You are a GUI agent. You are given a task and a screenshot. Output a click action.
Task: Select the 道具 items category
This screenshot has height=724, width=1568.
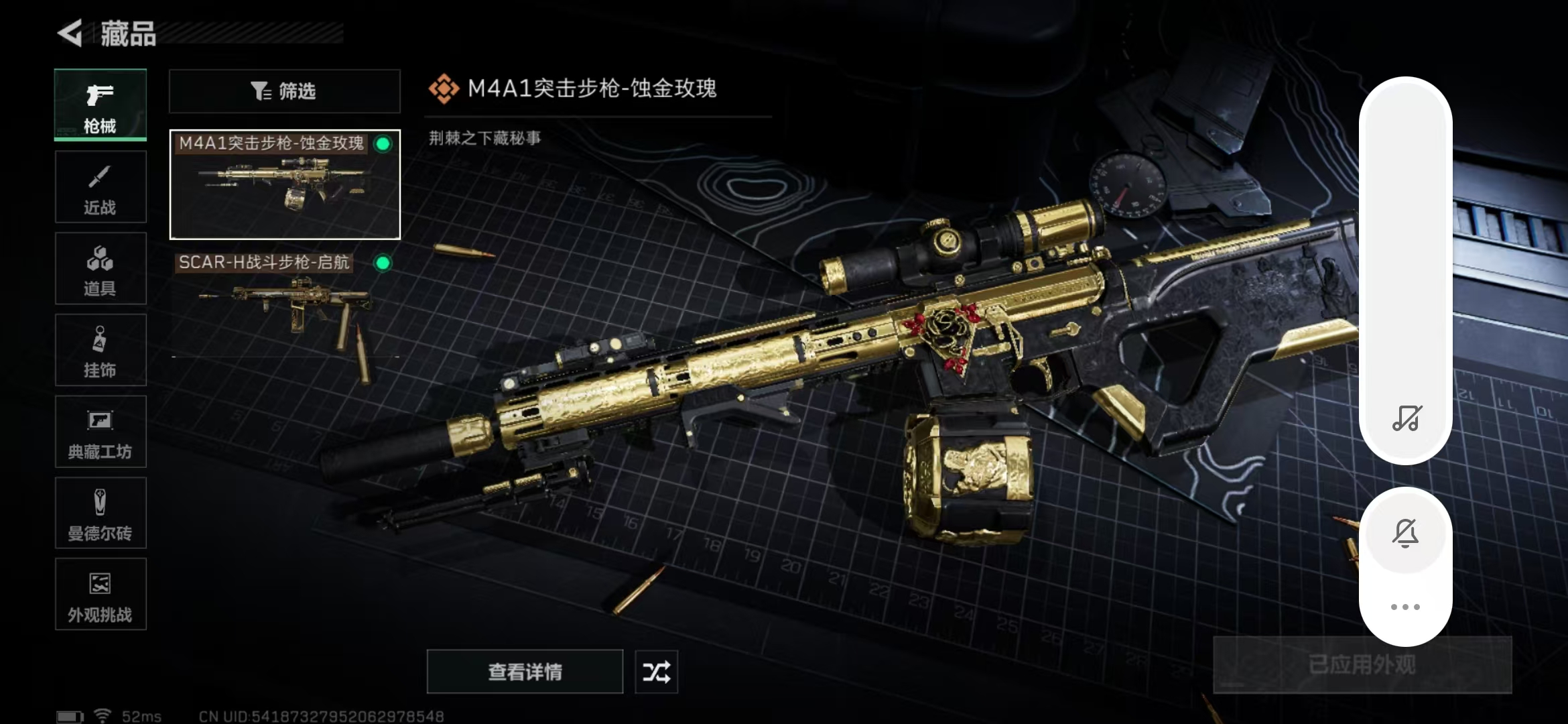coord(101,269)
